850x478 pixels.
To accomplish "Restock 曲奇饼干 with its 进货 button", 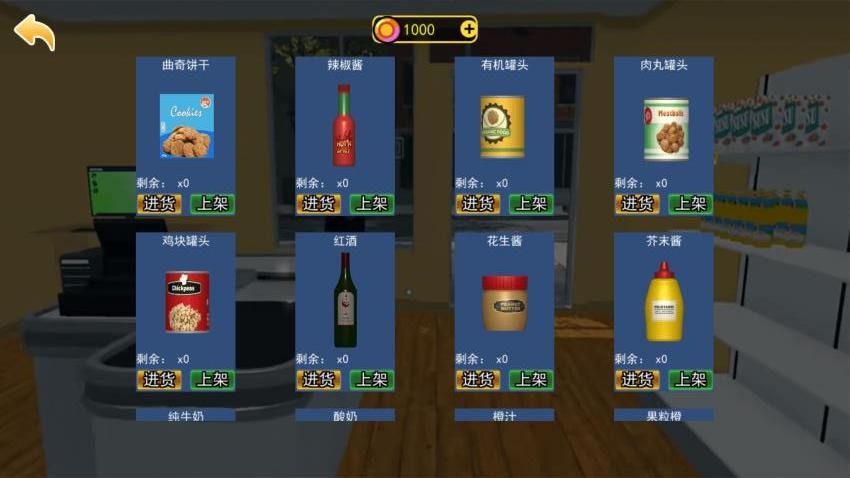I will [x=159, y=204].
